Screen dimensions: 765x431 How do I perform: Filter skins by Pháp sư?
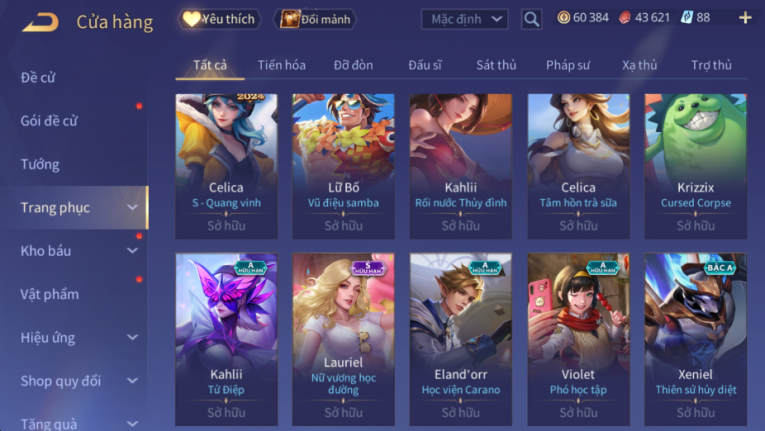(x=568, y=65)
